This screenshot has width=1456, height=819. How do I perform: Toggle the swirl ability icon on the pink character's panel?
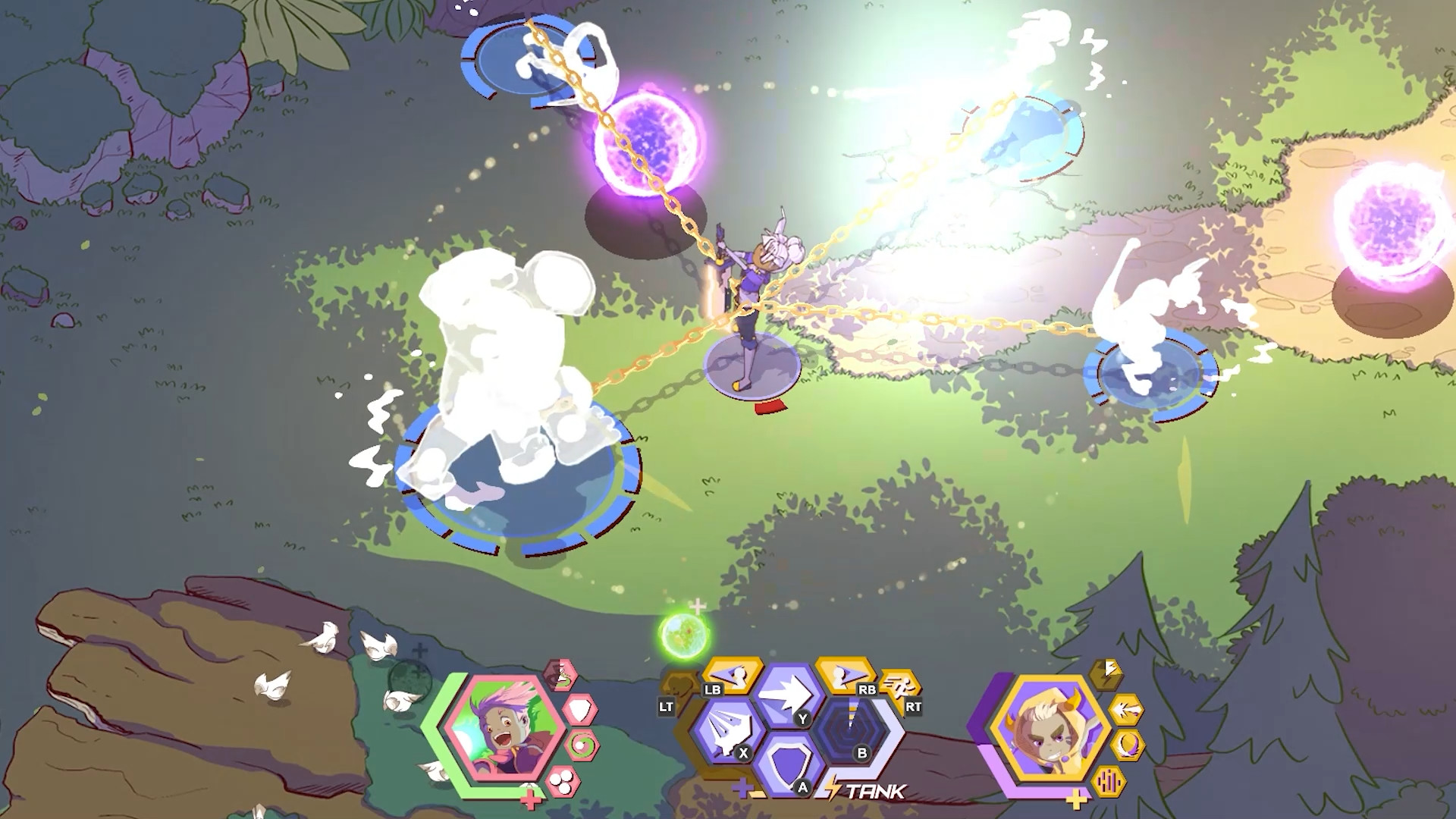pos(582,745)
